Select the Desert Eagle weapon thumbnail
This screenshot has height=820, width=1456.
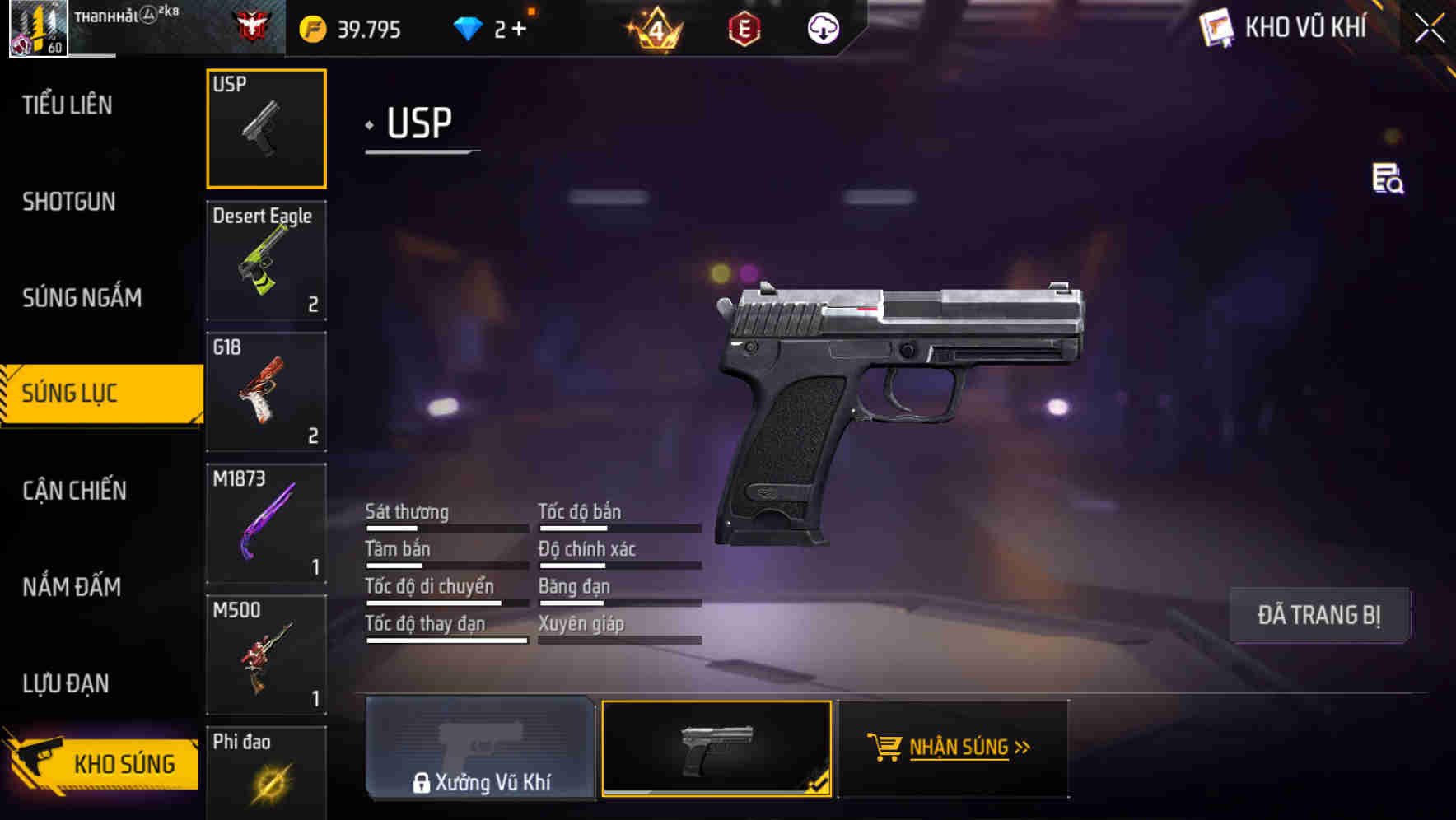266,260
